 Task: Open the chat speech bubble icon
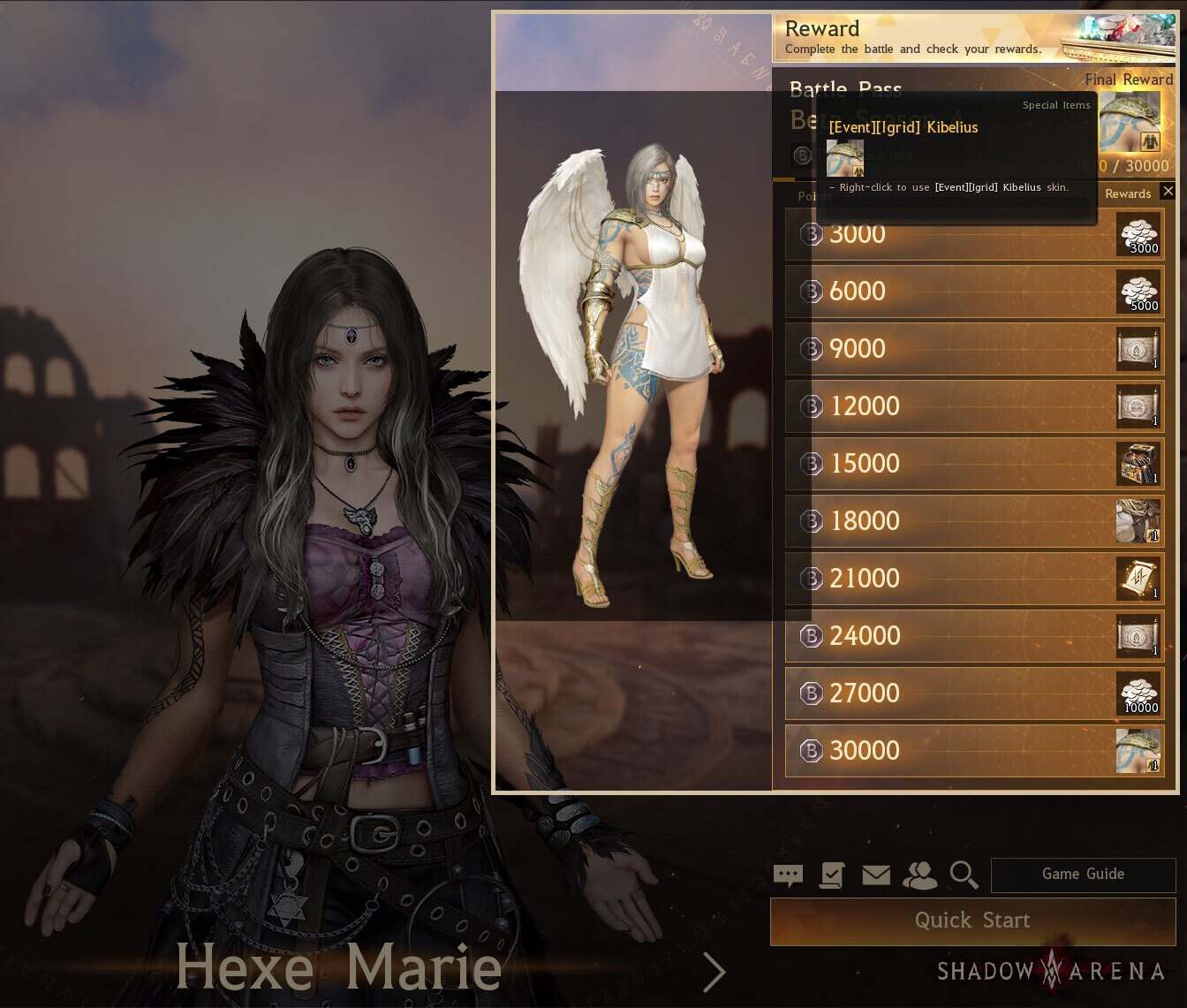788,875
